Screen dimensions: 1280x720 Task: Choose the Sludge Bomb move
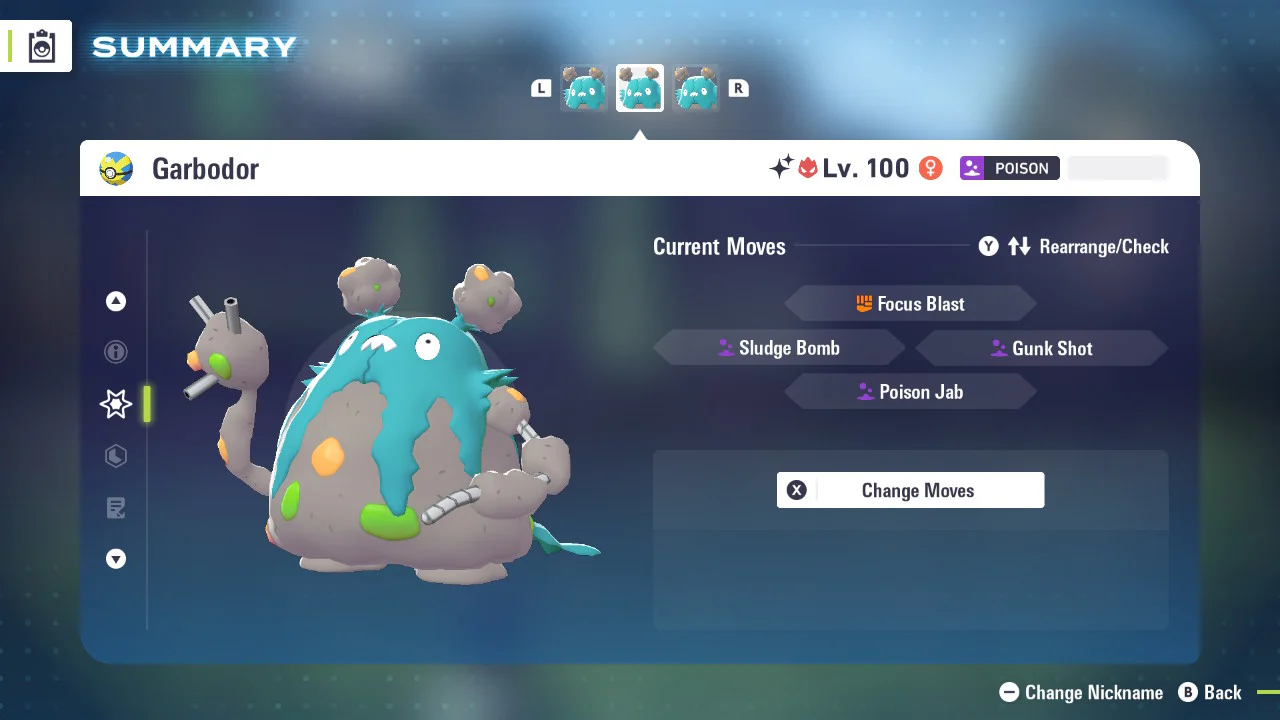coord(779,348)
